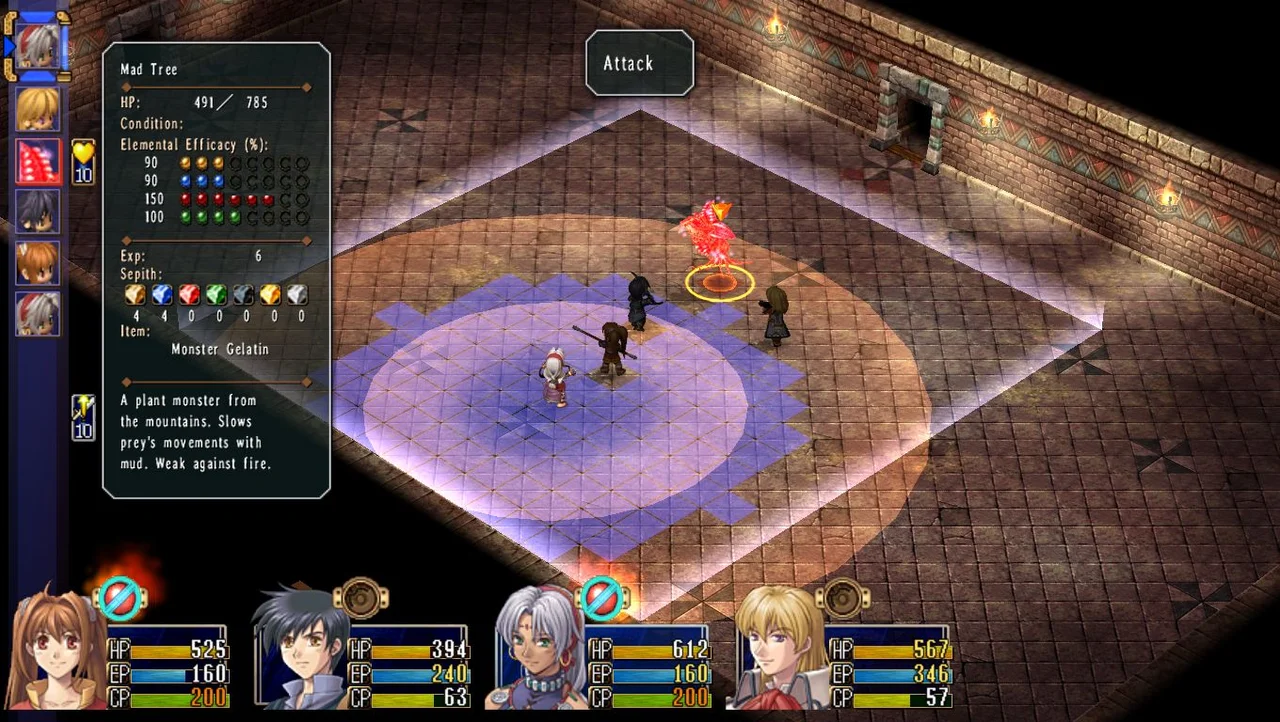Click the status emblem beside Estelle's portrait
This screenshot has width=1280, height=722.
(x=120, y=597)
